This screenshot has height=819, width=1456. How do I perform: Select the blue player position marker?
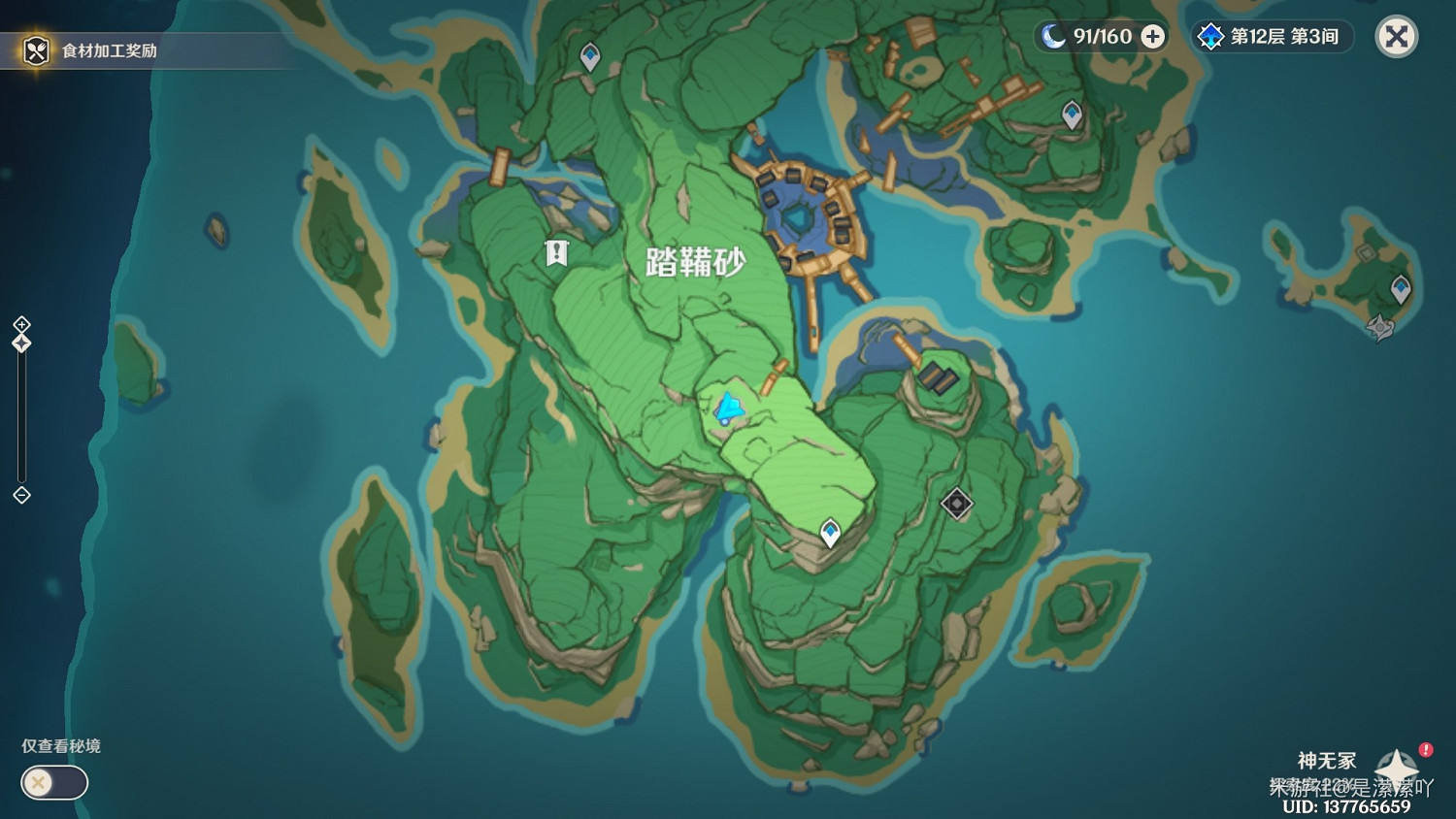pyautogui.click(x=729, y=409)
